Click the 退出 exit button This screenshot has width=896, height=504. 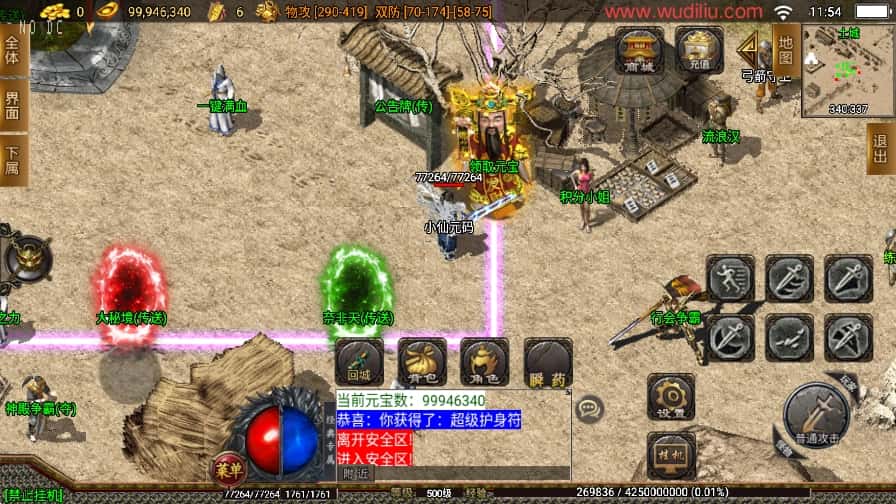[x=880, y=148]
